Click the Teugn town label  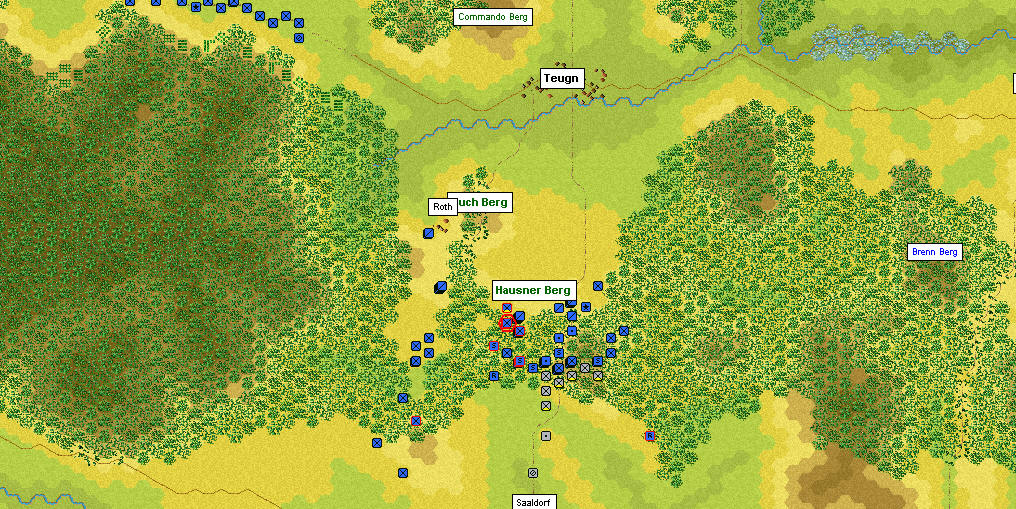pos(560,78)
